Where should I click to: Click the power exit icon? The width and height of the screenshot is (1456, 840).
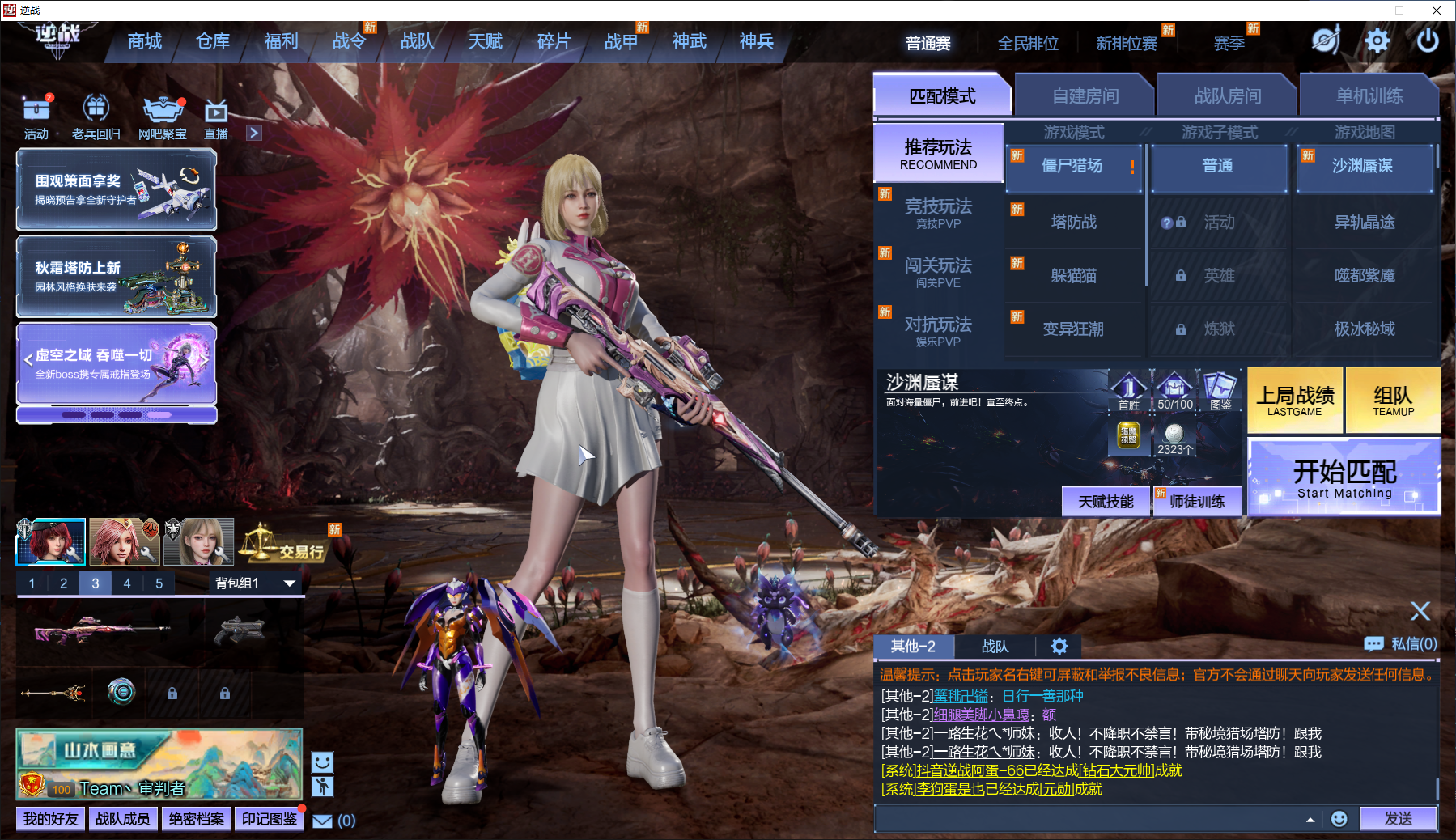tap(1428, 40)
